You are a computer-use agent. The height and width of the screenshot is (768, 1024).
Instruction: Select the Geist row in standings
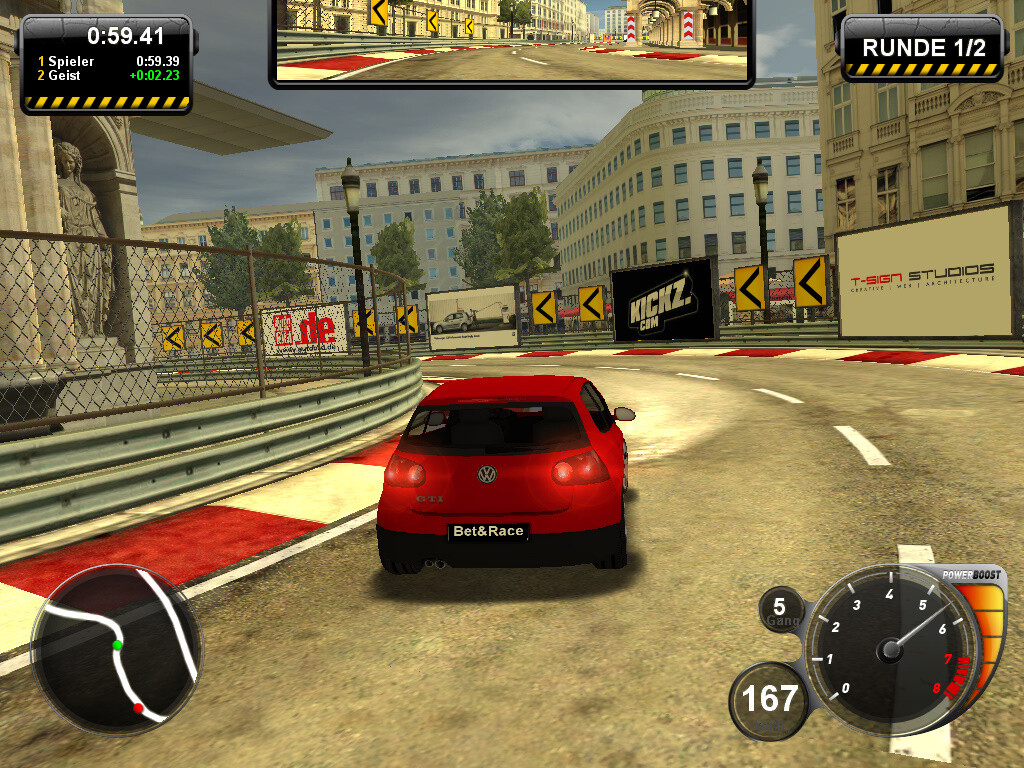click(105, 75)
